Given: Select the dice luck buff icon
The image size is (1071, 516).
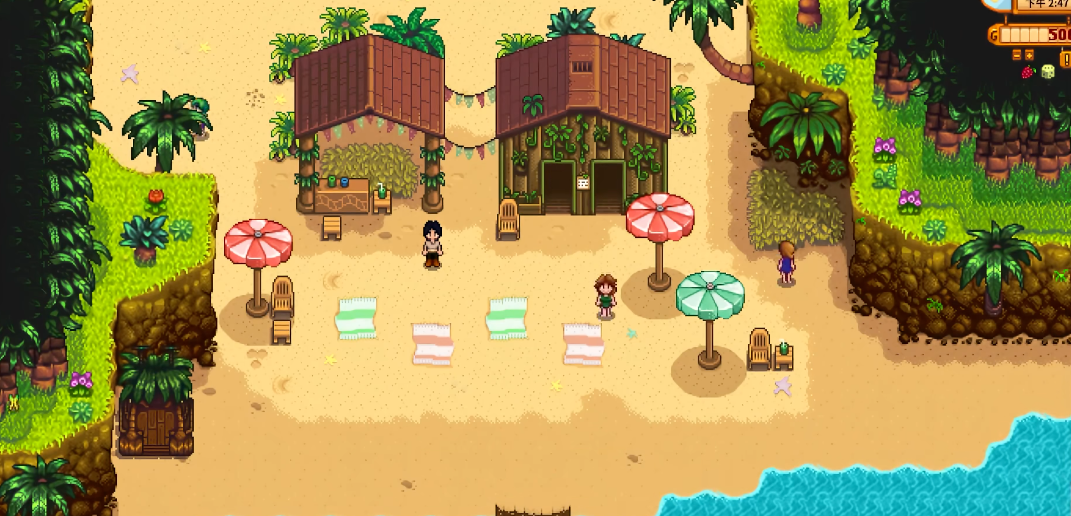Looking at the screenshot, I should click(1047, 72).
